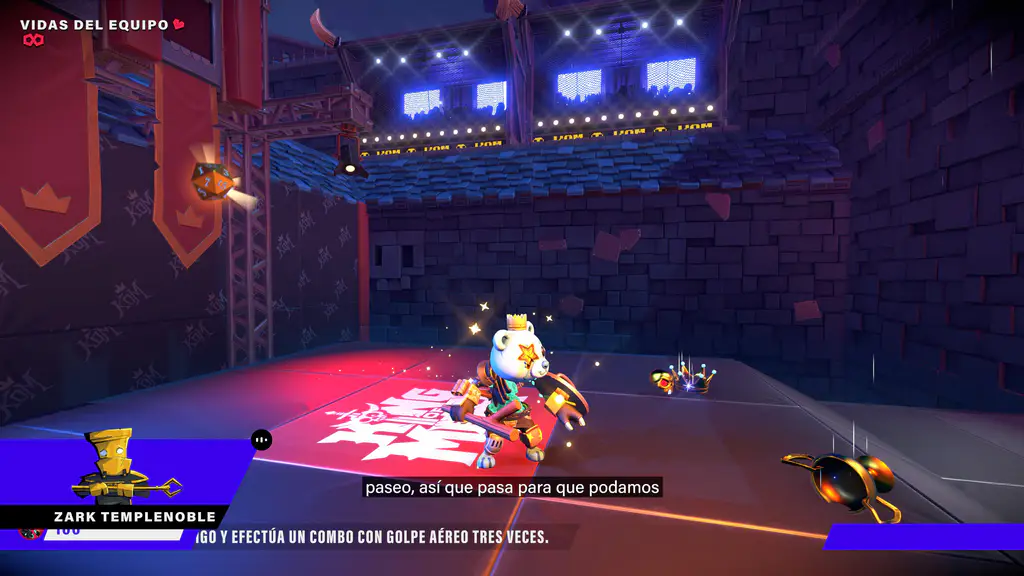
Task: Click the voice indicator icon beside the portrait
Action: point(262,439)
